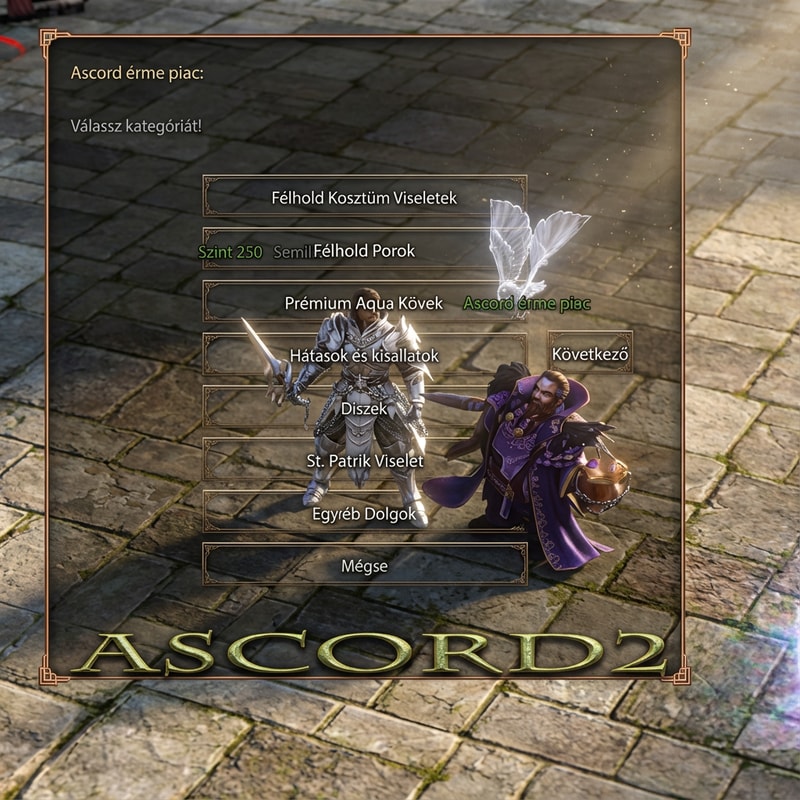
Task: Choose the Félhold Porok category
Action: tap(364, 250)
